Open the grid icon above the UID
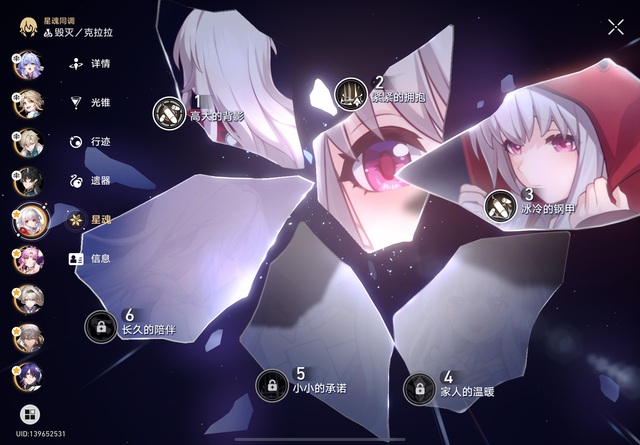The width and height of the screenshot is (640, 445). pos(29,412)
